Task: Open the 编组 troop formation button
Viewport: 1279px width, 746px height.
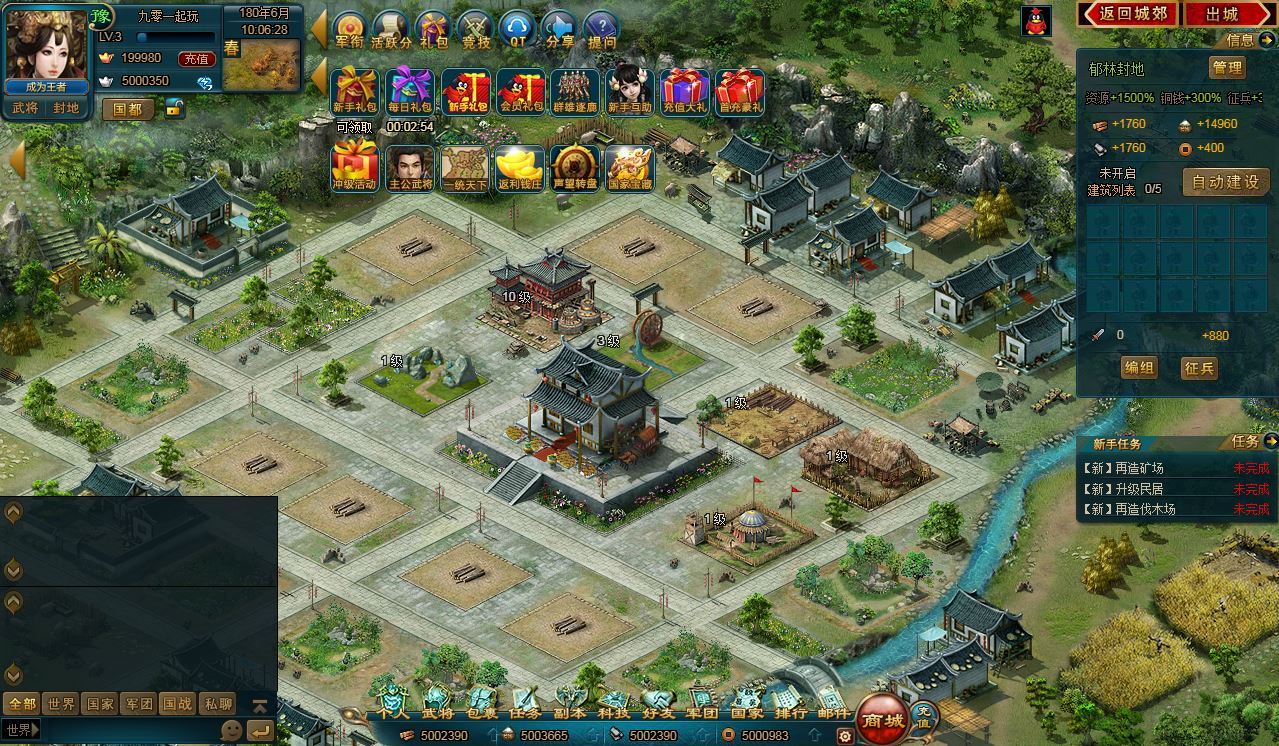Action: pos(1139,368)
